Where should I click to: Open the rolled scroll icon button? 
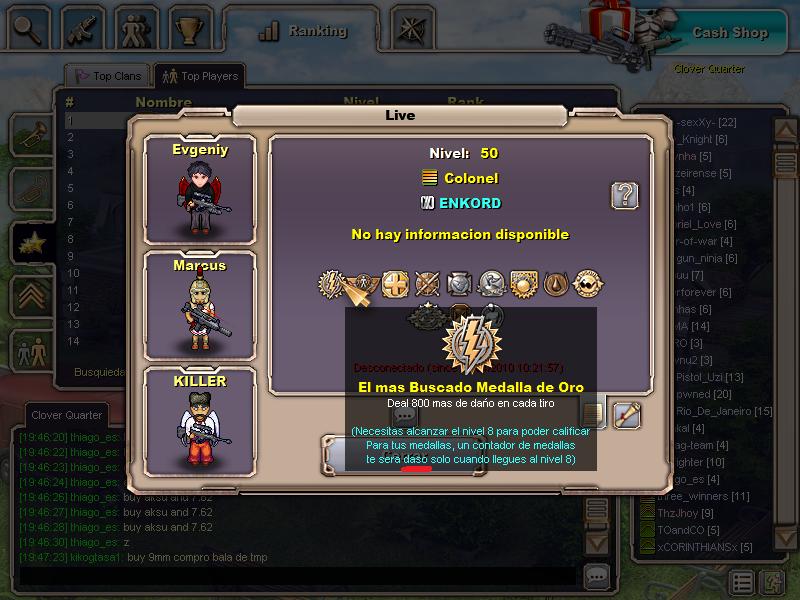pos(627,413)
